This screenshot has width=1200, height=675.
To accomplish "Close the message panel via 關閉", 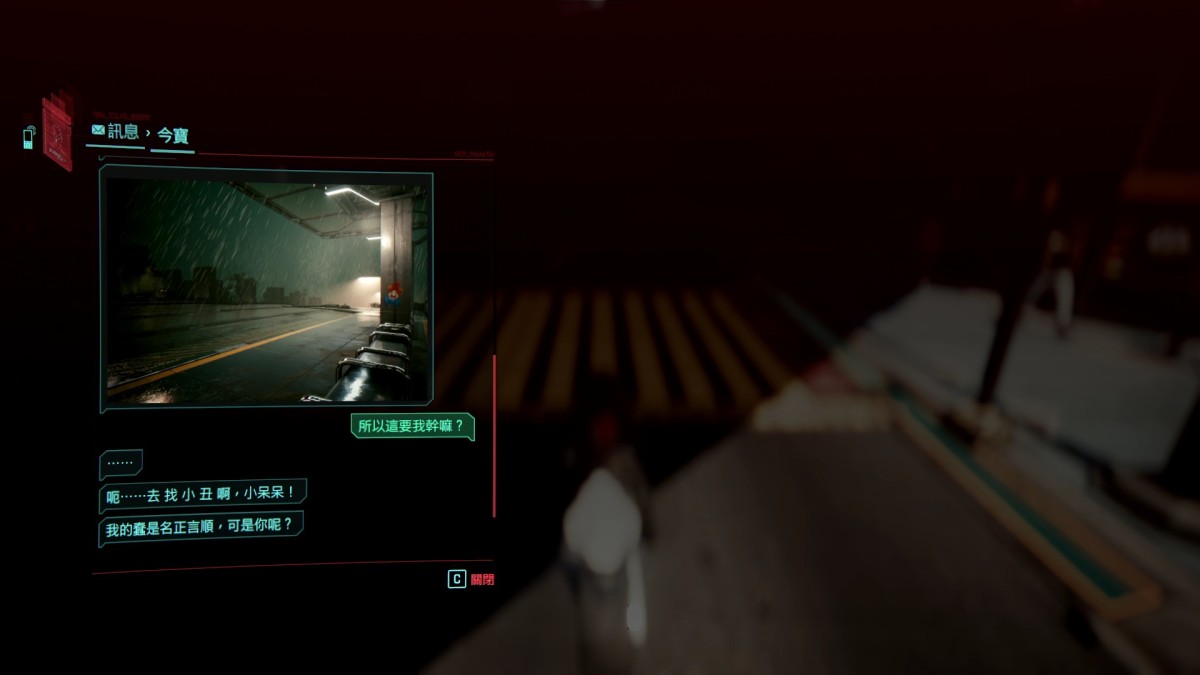I will (x=471, y=579).
